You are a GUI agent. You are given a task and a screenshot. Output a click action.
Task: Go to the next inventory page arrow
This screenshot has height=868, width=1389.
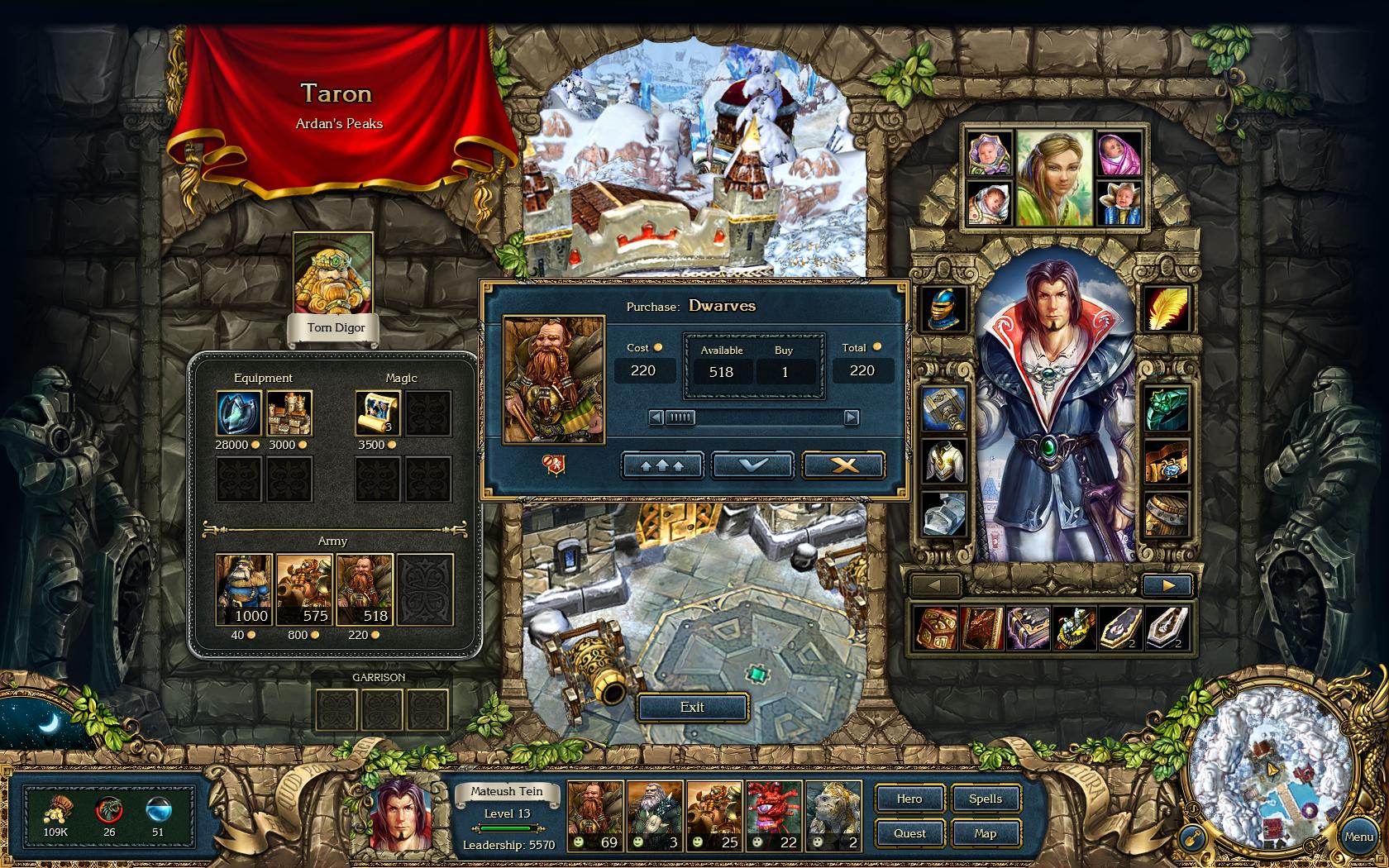click(x=1167, y=585)
